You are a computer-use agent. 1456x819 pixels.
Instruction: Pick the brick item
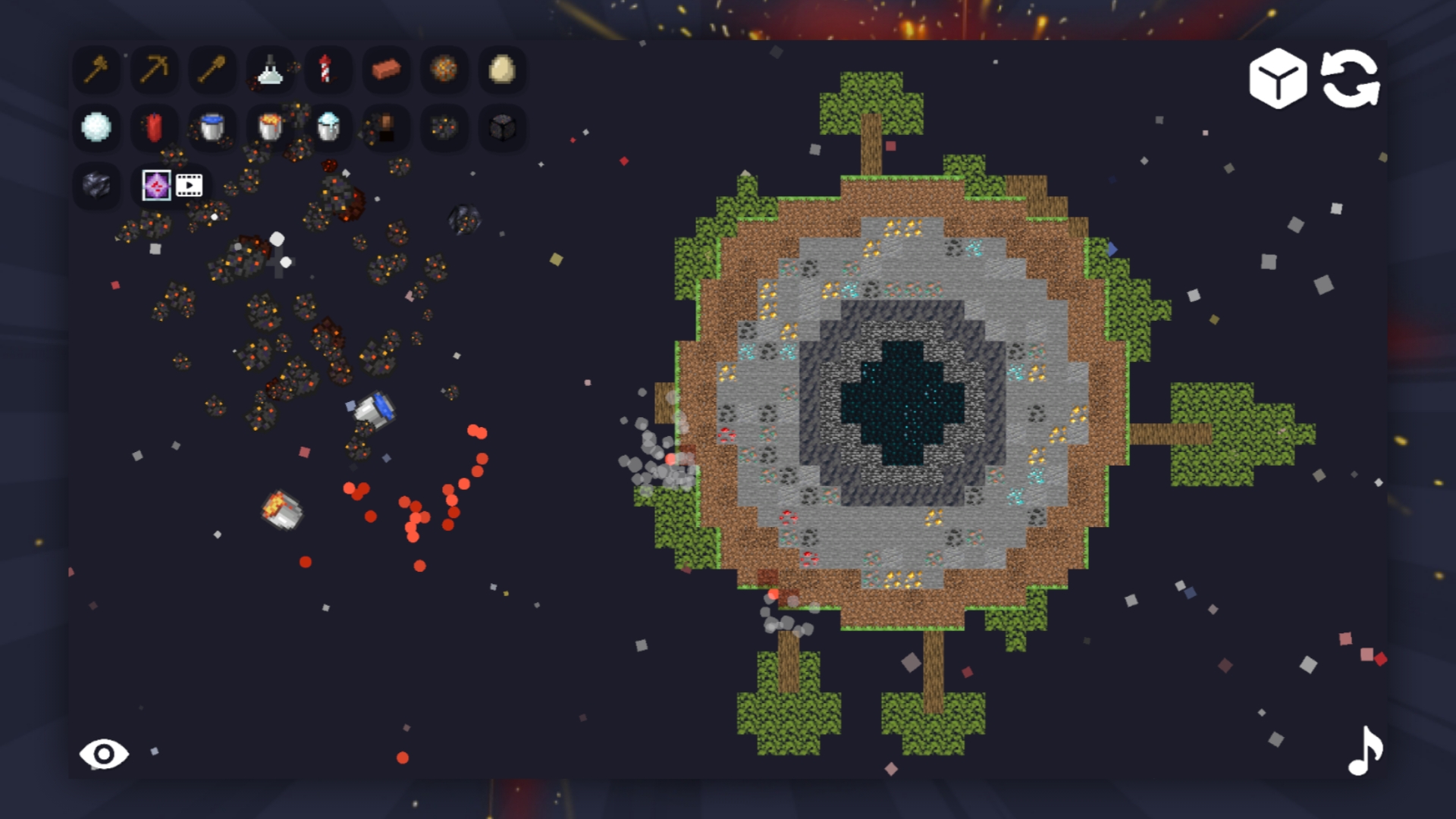tap(387, 71)
